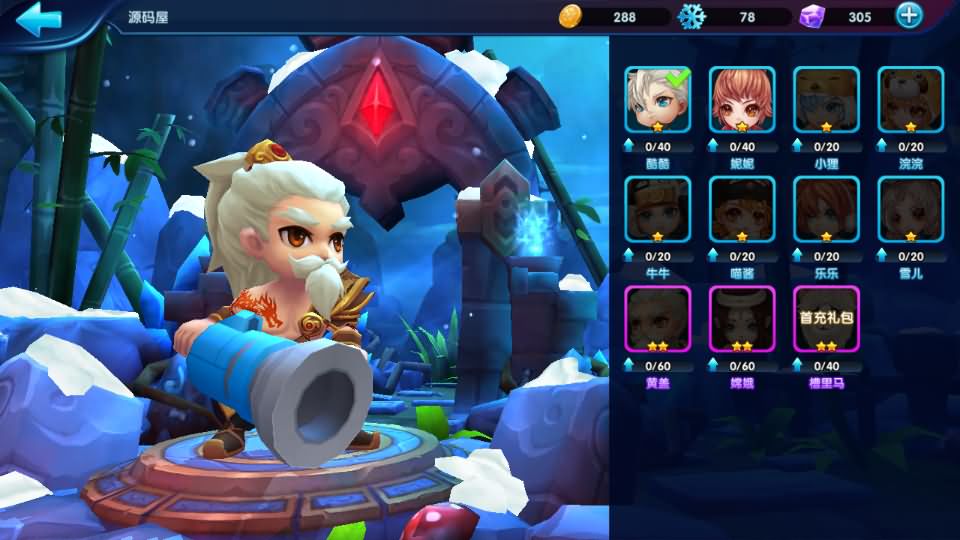Select the locked hero 乐乐
The width and height of the screenshot is (960, 540).
point(826,209)
